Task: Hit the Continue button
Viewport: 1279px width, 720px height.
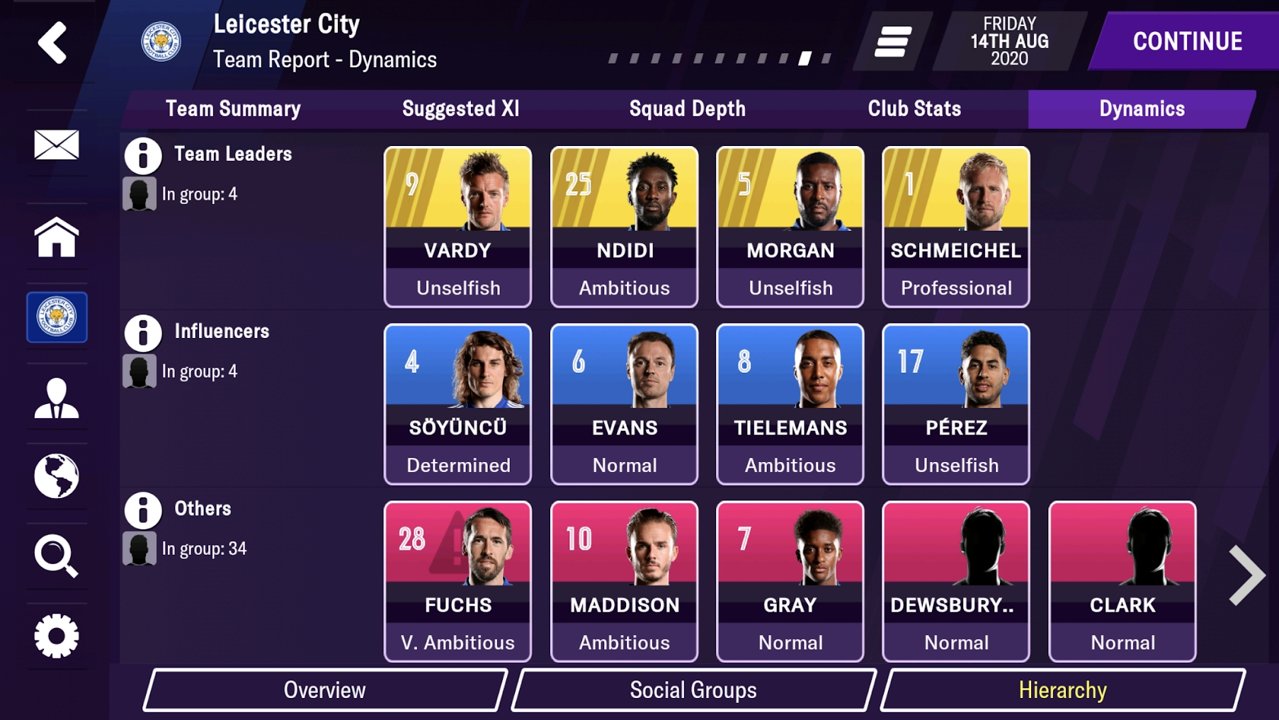Action: [x=1186, y=41]
